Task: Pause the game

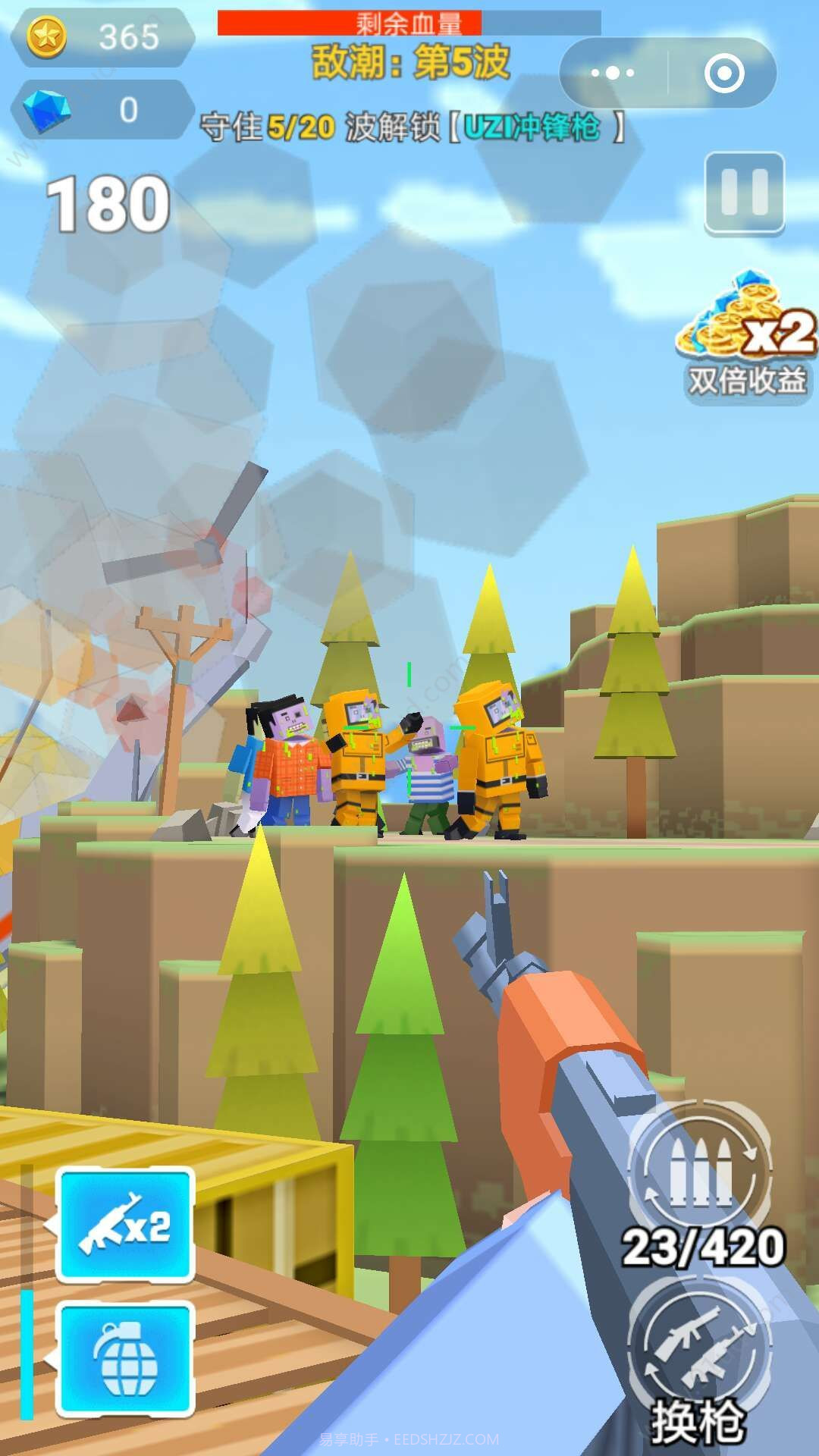Action: pos(744,193)
